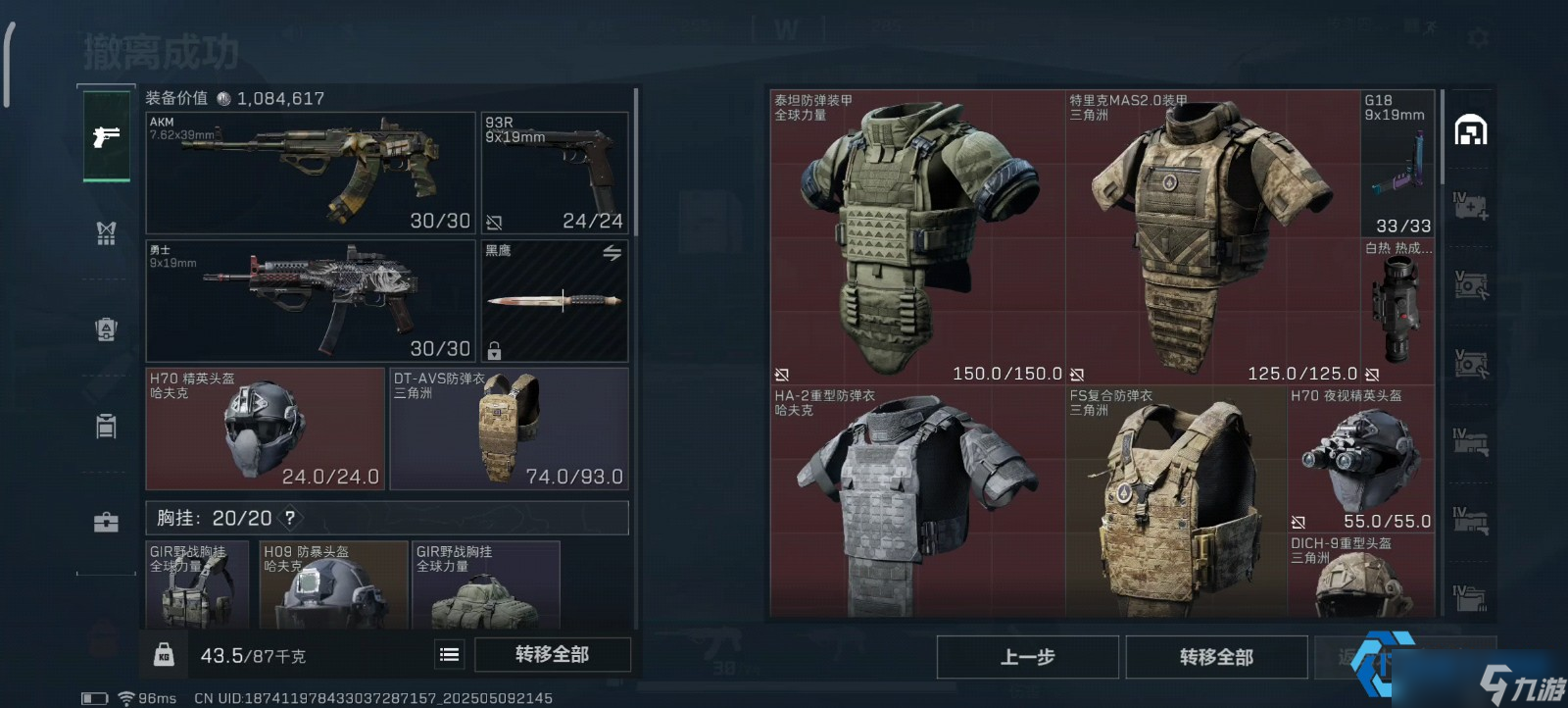
Task: Choose the H70 夜视精英头盔 helmet
Action: coord(1360,459)
